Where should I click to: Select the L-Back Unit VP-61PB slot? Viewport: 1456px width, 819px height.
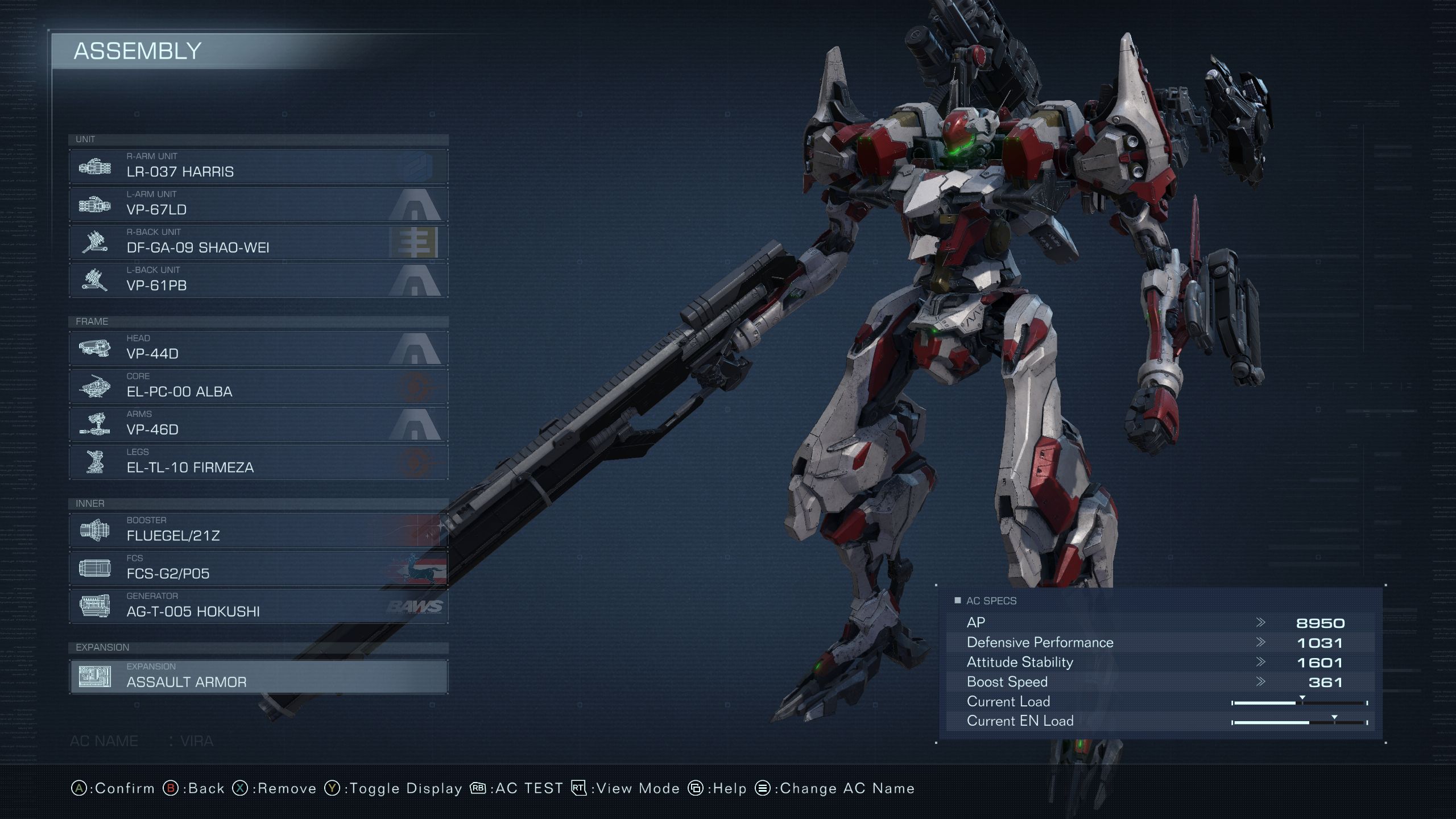pyautogui.click(x=258, y=280)
